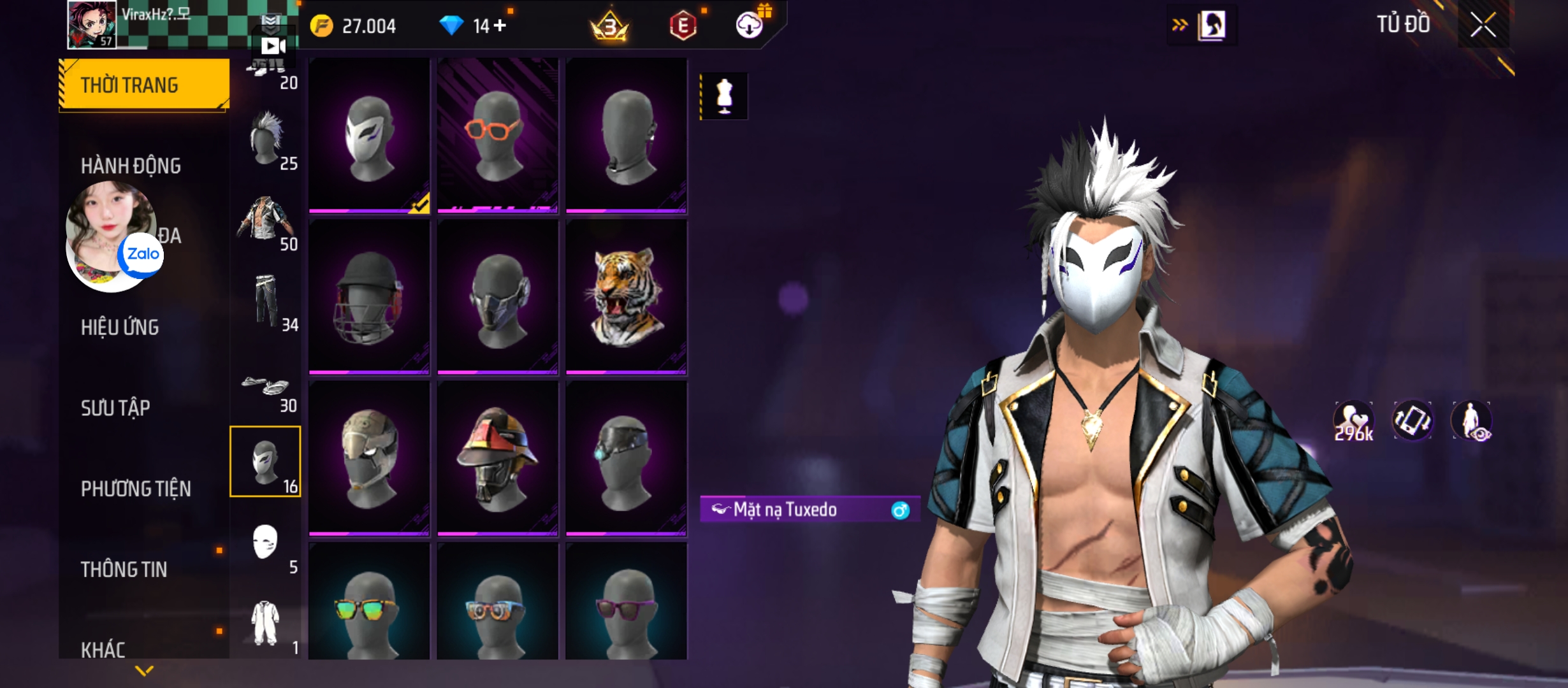Image resolution: width=1568 pixels, height=688 pixels.
Task: Open the Sưu Tập tab
Action: 115,408
